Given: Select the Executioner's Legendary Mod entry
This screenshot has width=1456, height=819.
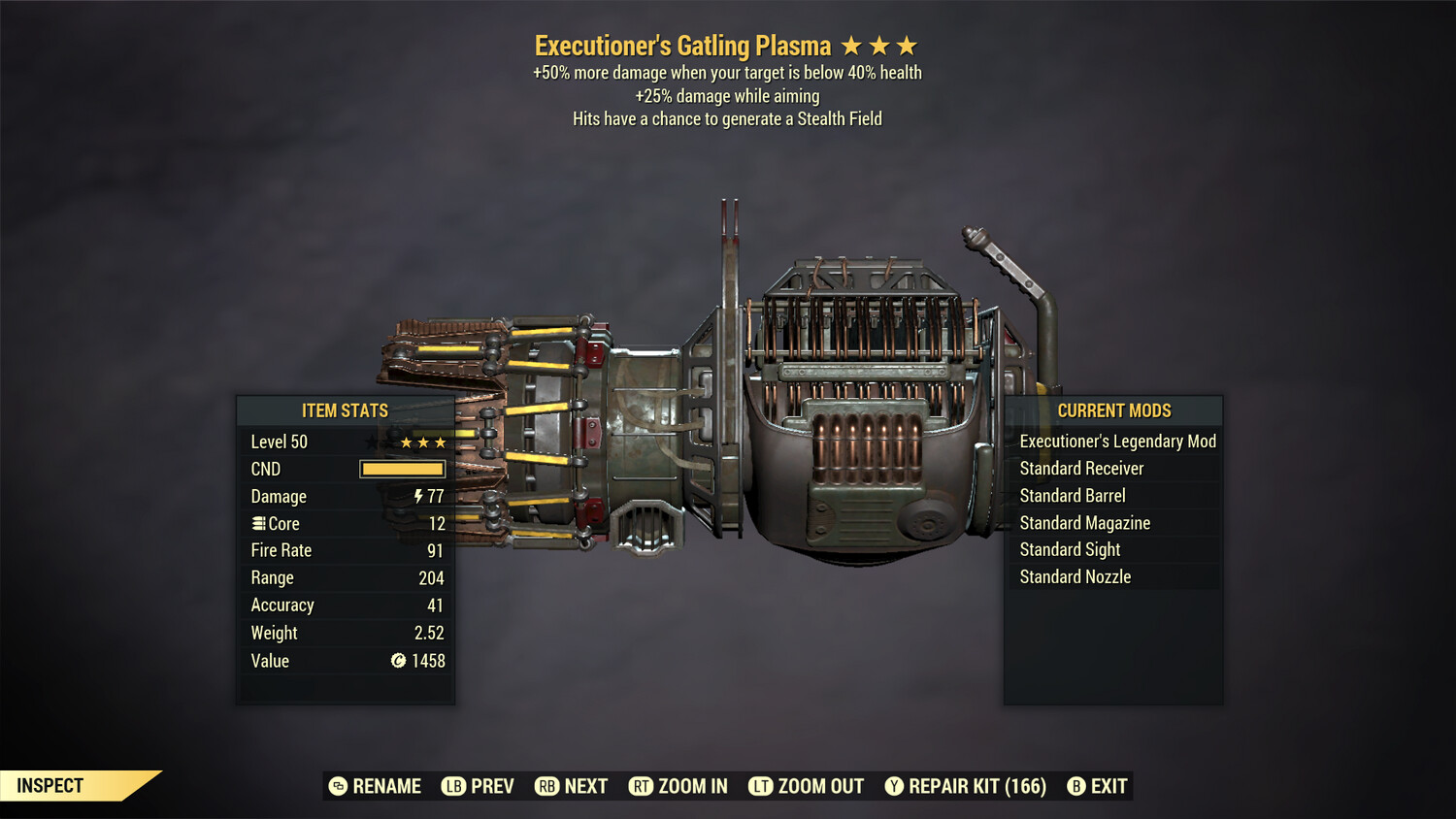Looking at the screenshot, I should (1116, 441).
